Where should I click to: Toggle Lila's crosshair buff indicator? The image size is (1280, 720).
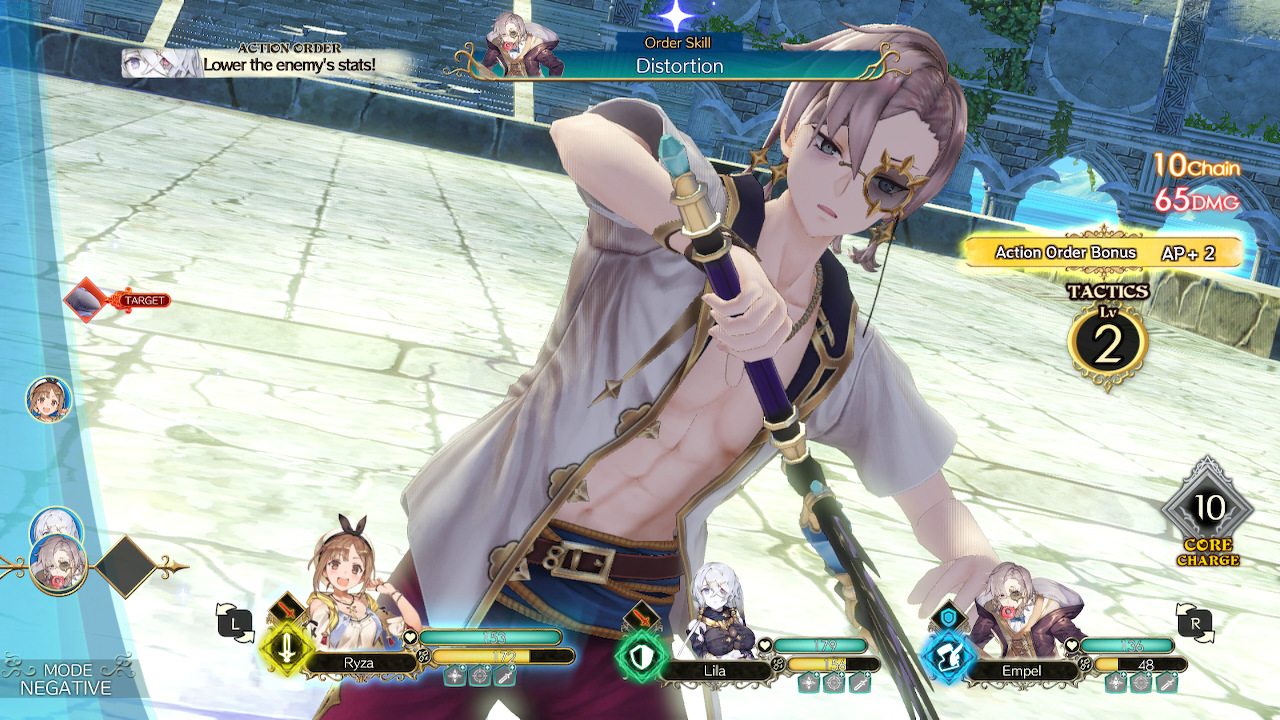[x=834, y=683]
